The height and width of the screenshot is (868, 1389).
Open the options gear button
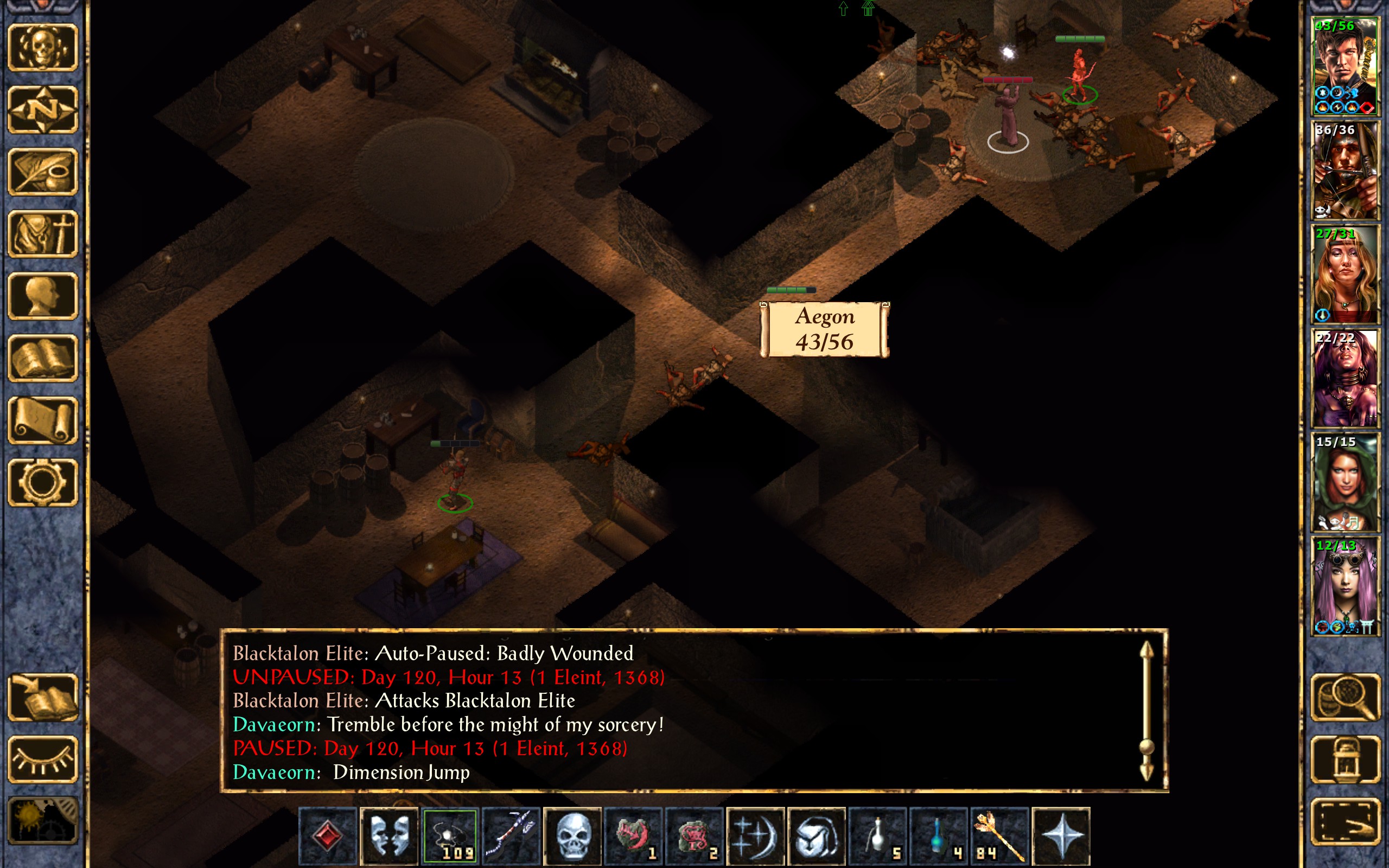(x=42, y=482)
